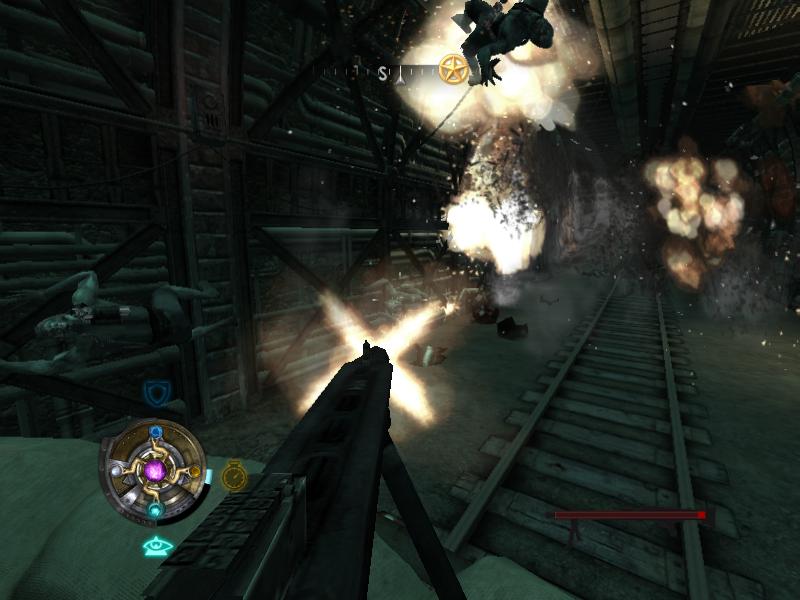This screenshot has width=800, height=600.
Task: Click the gold star objective marker
Action: click(454, 71)
